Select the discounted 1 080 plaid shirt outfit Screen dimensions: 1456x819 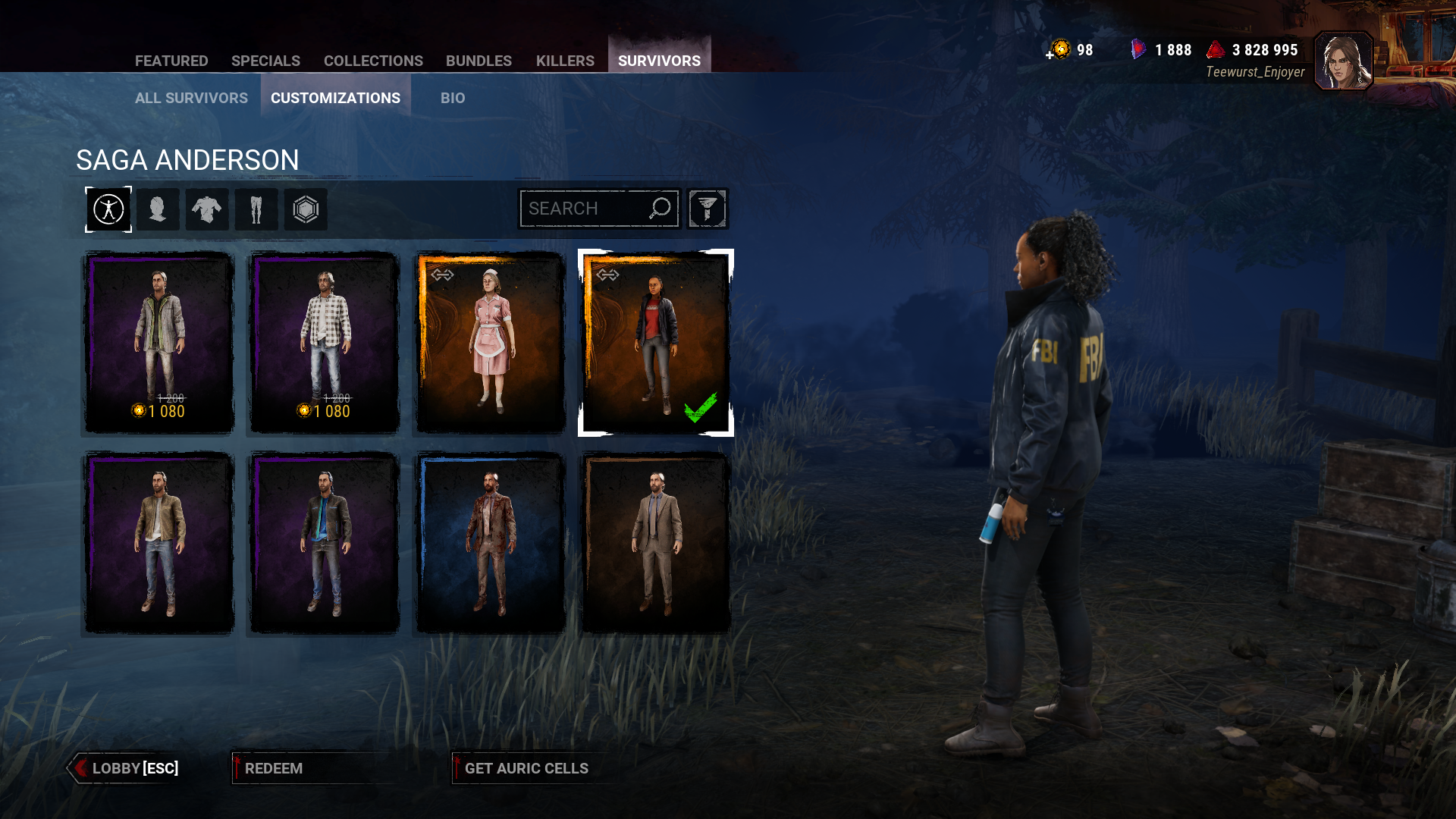324,341
